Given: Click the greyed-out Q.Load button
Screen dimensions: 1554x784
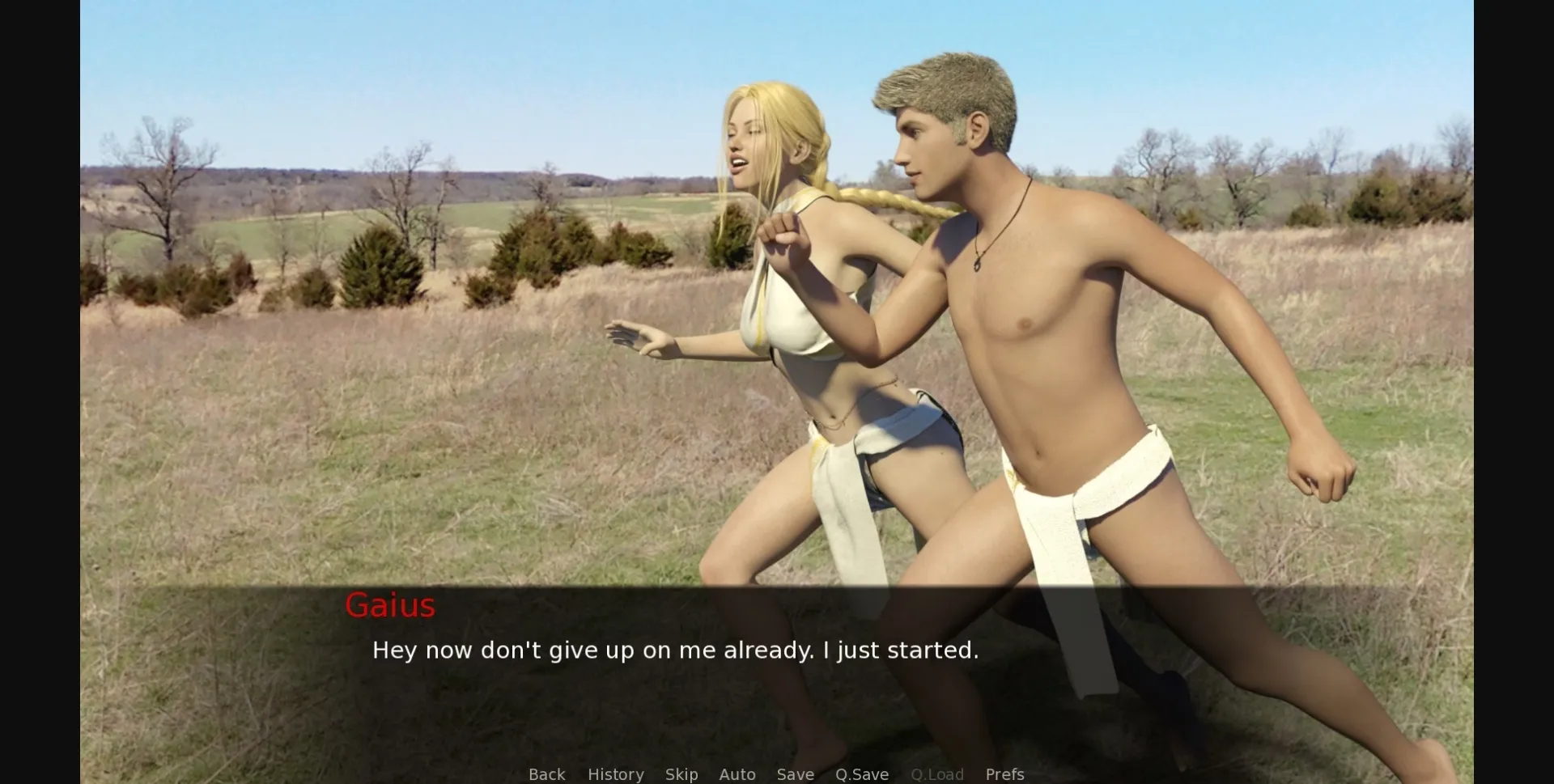Looking at the screenshot, I should click(936, 774).
